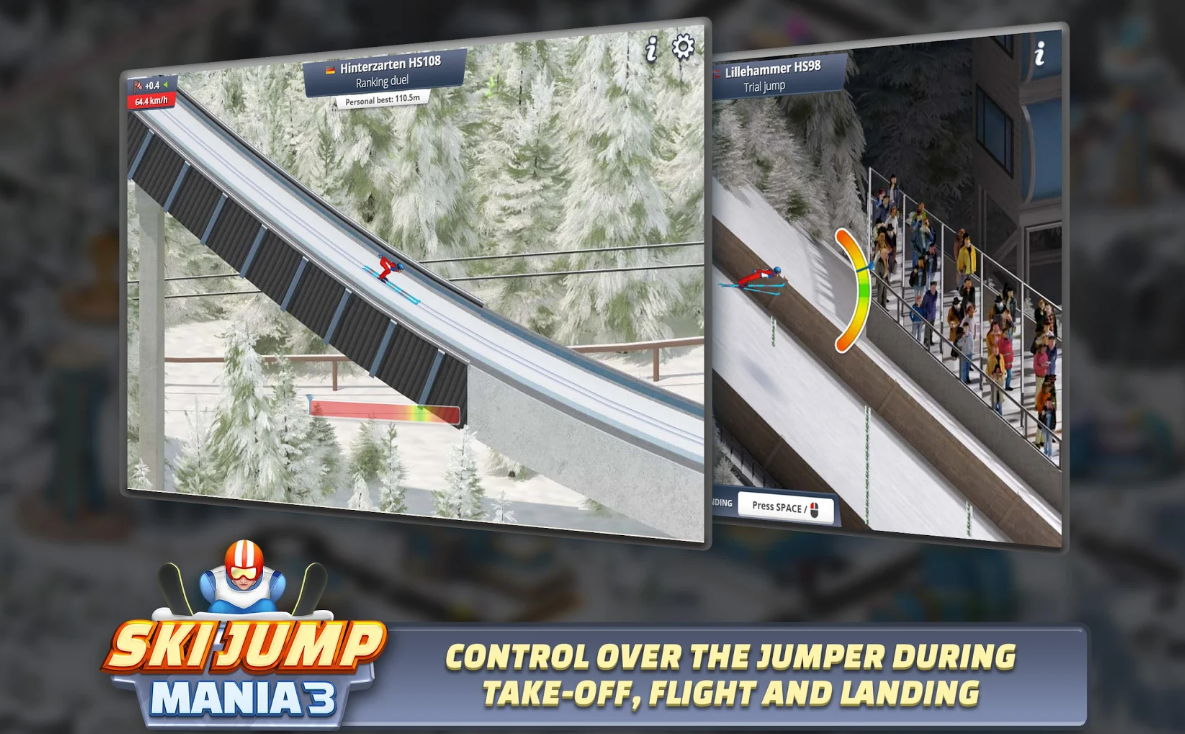The image size is (1185, 734).
Task: Open settings with the gear icon
Action: click(x=683, y=47)
